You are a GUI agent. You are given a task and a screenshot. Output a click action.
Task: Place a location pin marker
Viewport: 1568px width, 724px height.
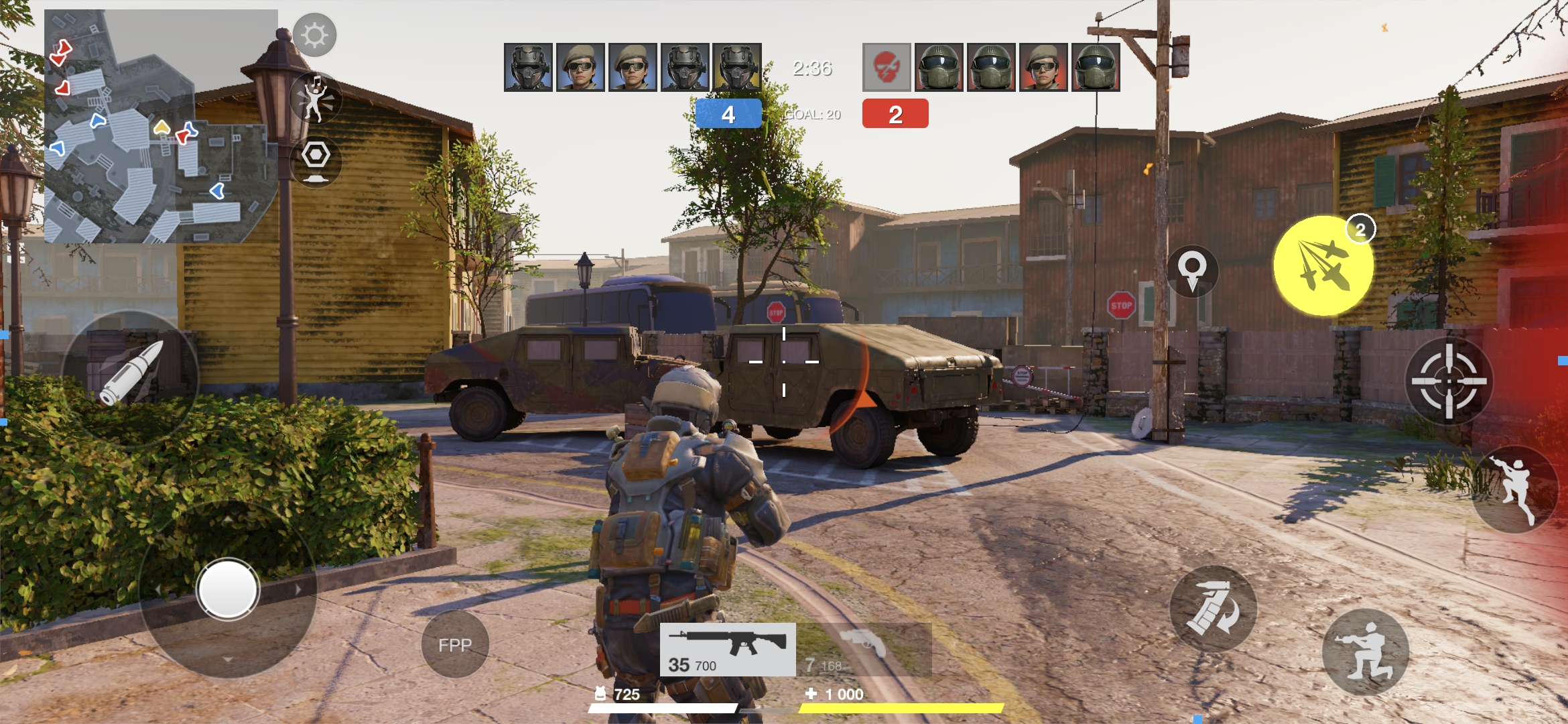coord(1192,270)
